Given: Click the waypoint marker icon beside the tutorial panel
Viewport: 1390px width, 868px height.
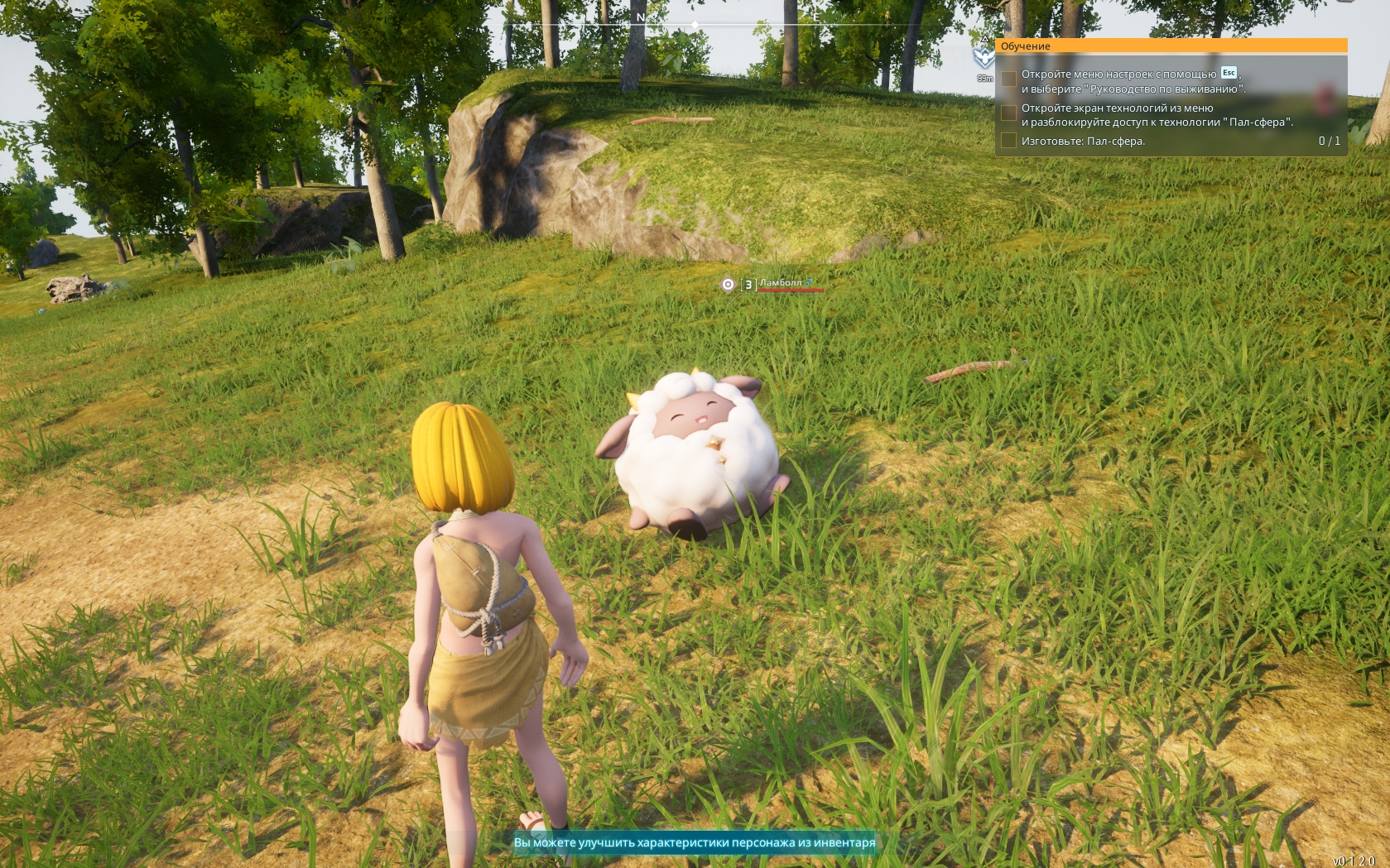Looking at the screenshot, I should click(984, 57).
